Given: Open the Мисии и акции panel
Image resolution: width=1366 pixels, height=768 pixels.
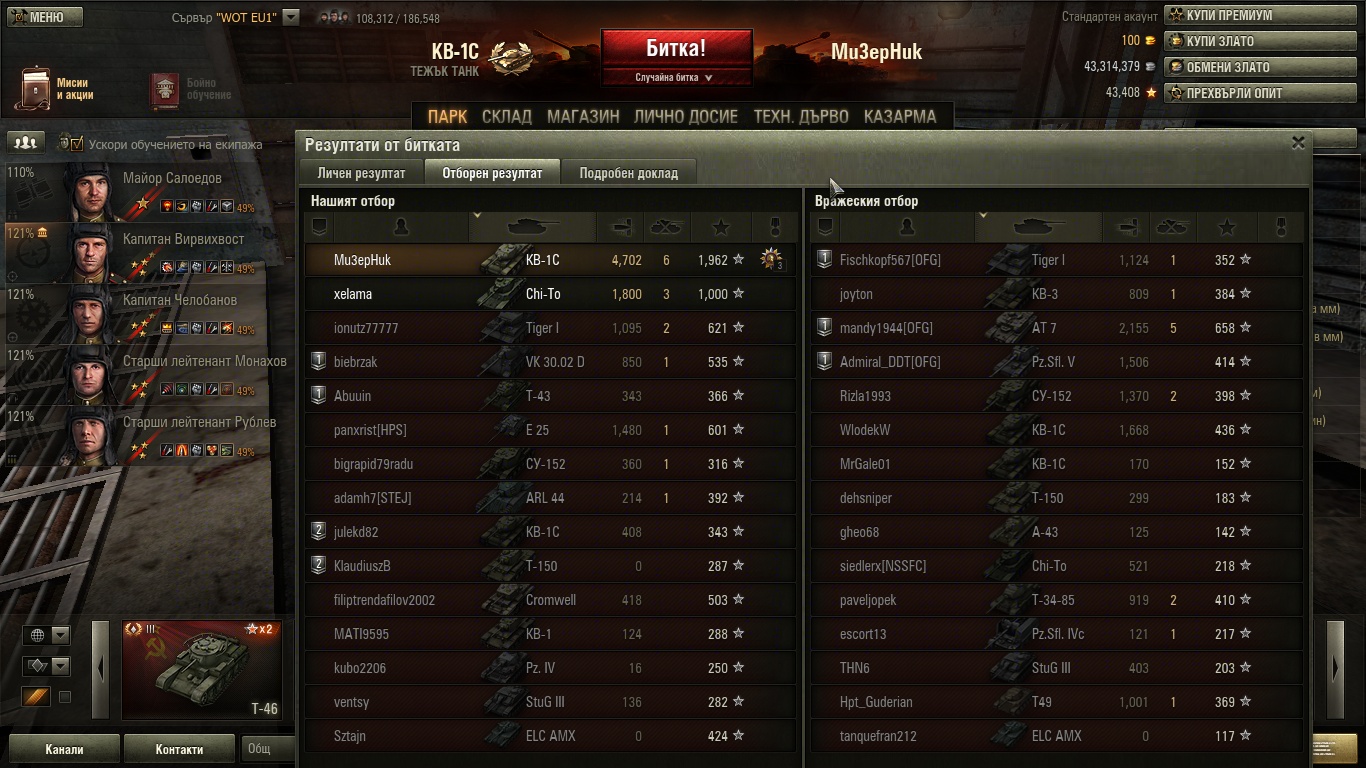Looking at the screenshot, I should pos(55,89).
